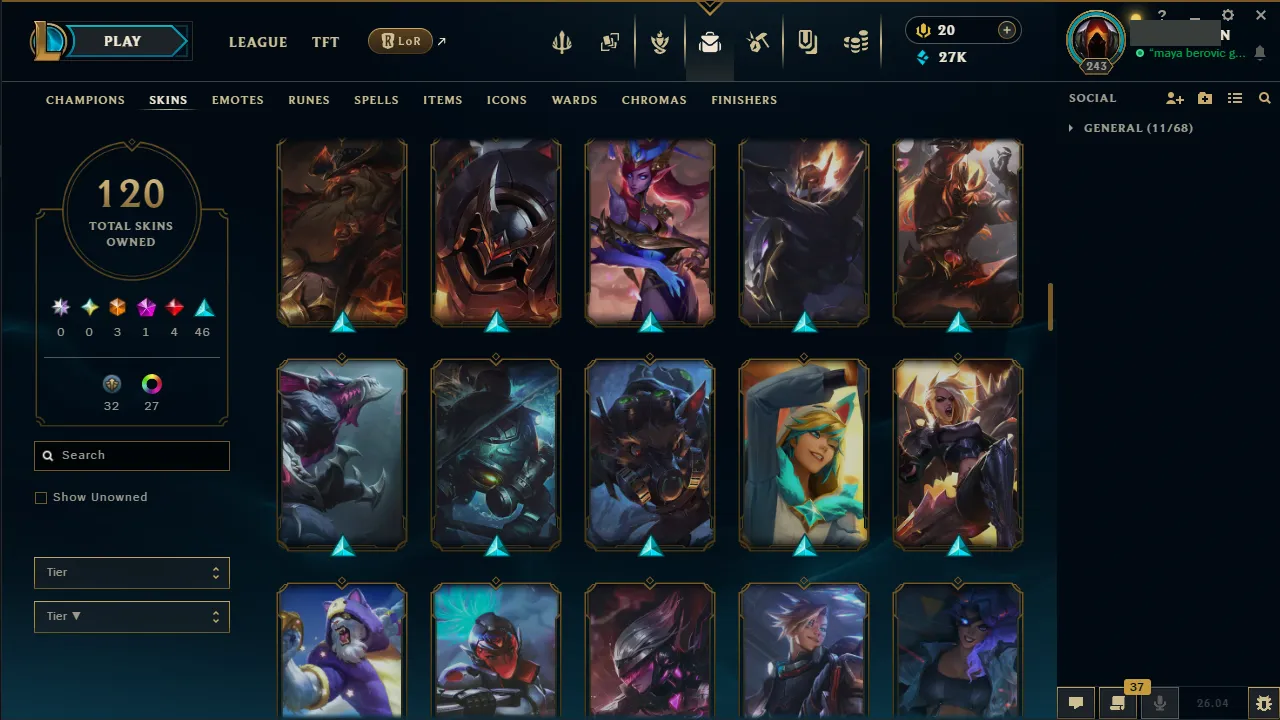Open Clash via the trident icon
1280x720 pixels.
click(562, 42)
